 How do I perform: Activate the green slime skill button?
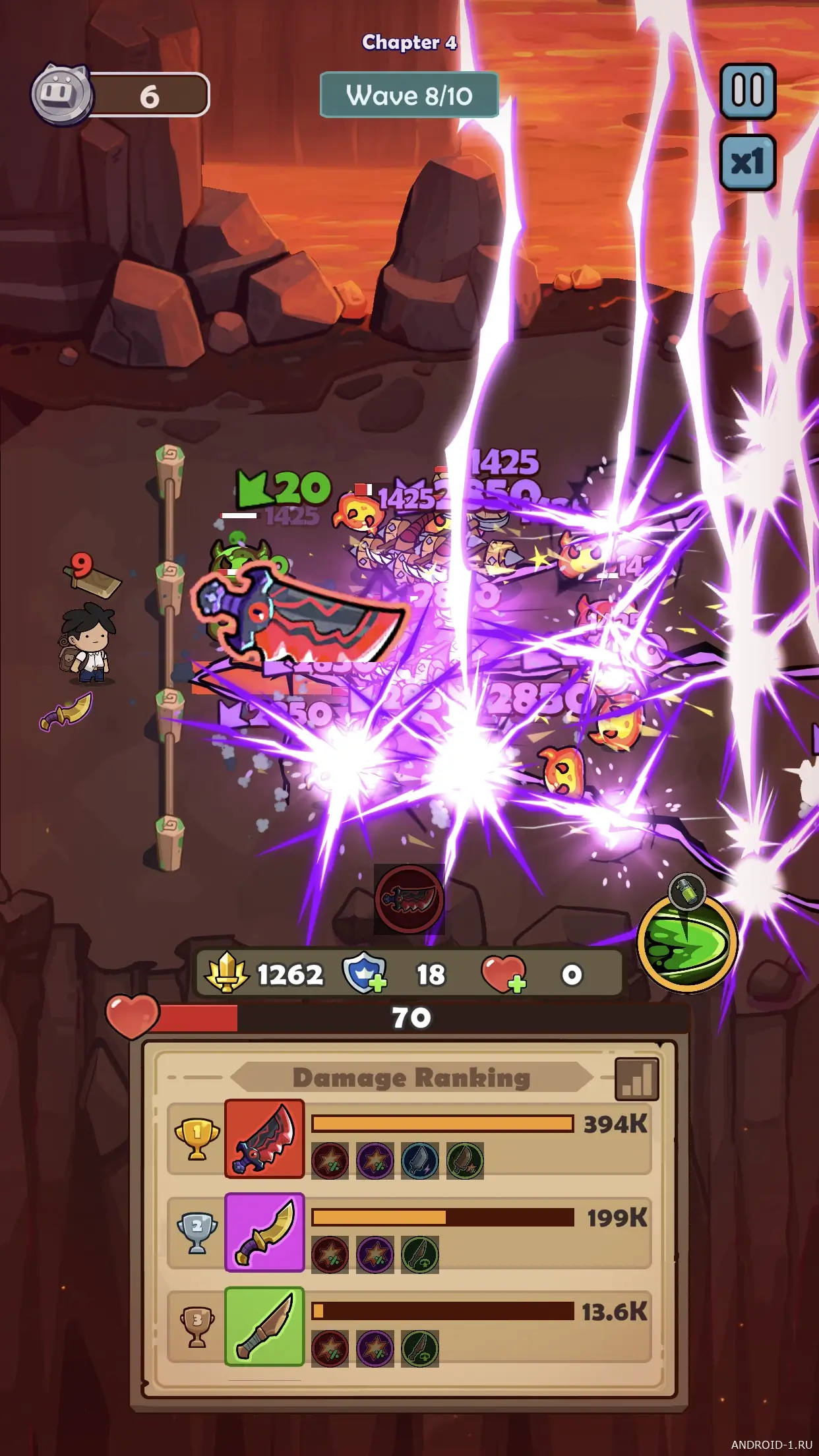[687, 941]
